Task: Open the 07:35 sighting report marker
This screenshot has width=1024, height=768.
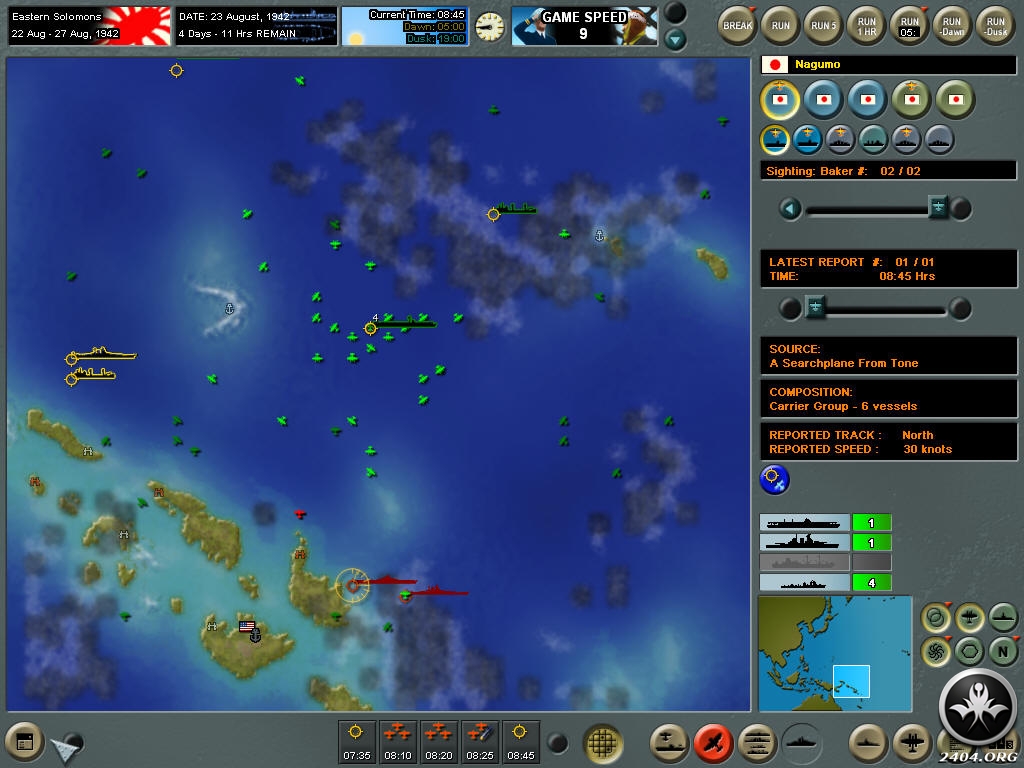Action: (357, 741)
